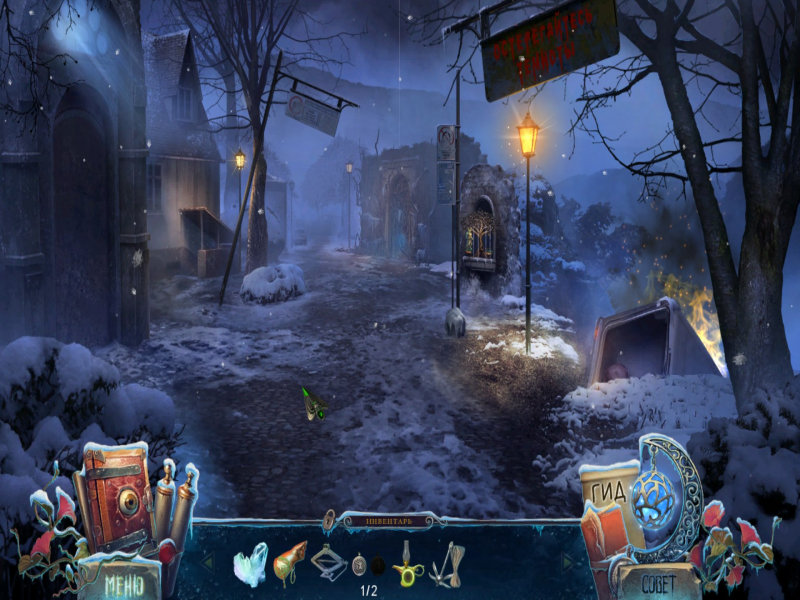Click the СОВЕТ hint button
The width and height of the screenshot is (800, 600).
[x=656, y=581]
